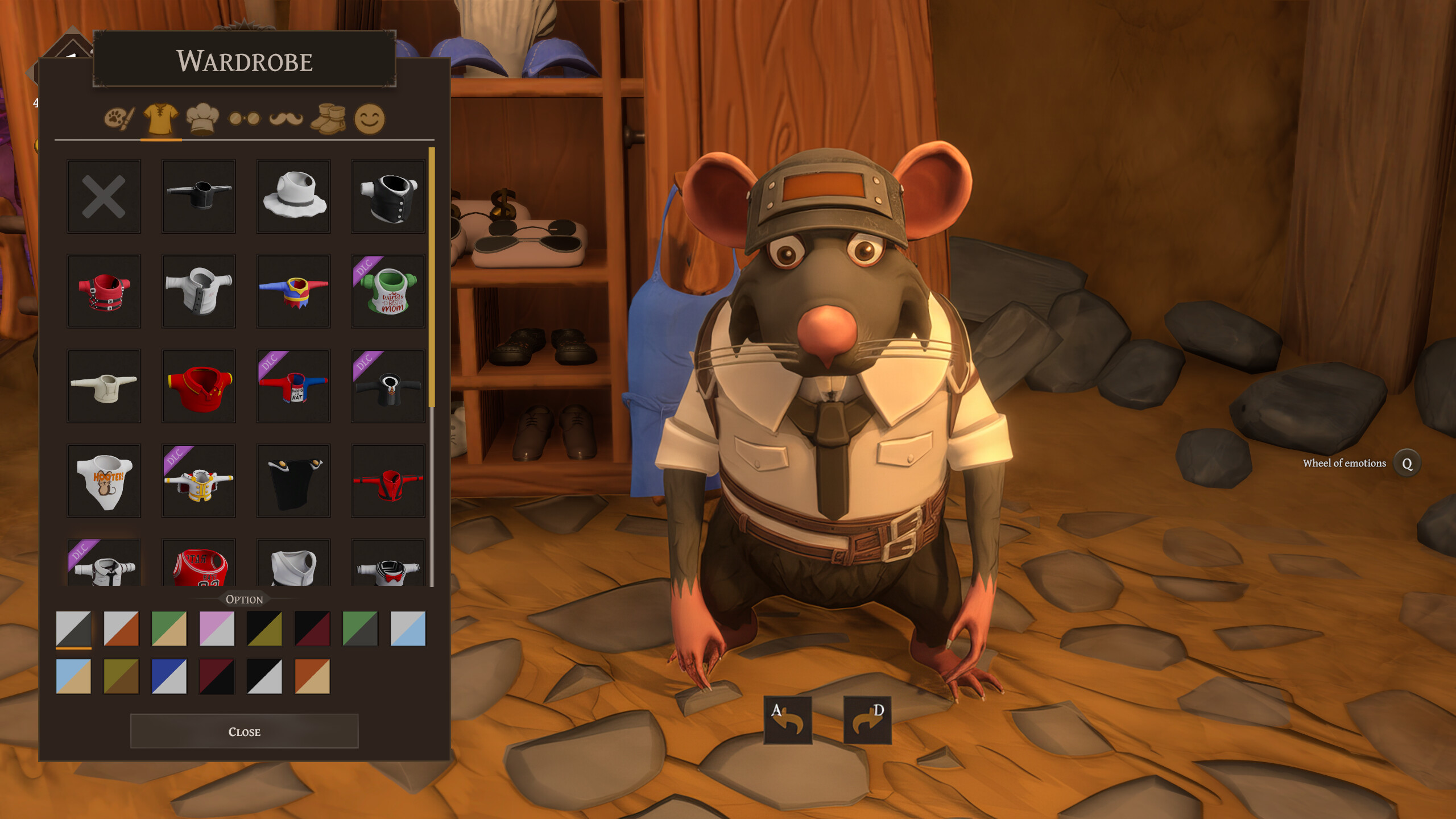Switch to the glasses category
Image resolution: width=1456 pixels, height=819 pixels.
pos(243,118)
